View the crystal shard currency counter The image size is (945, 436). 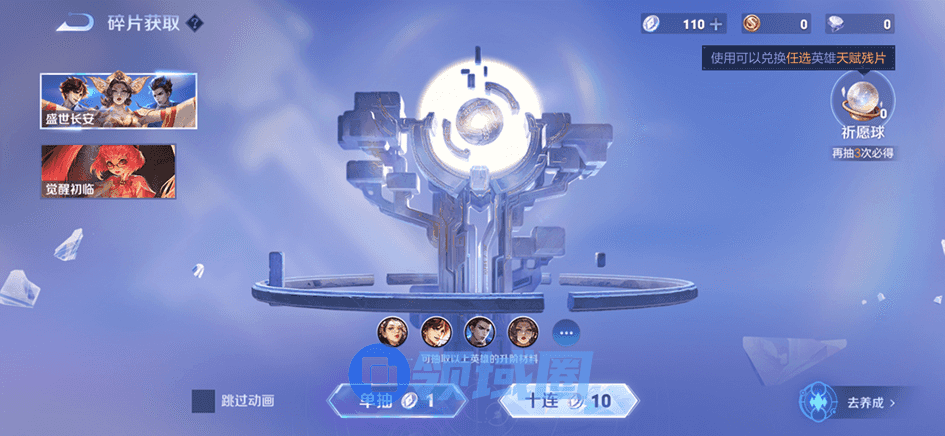point(860,24)
